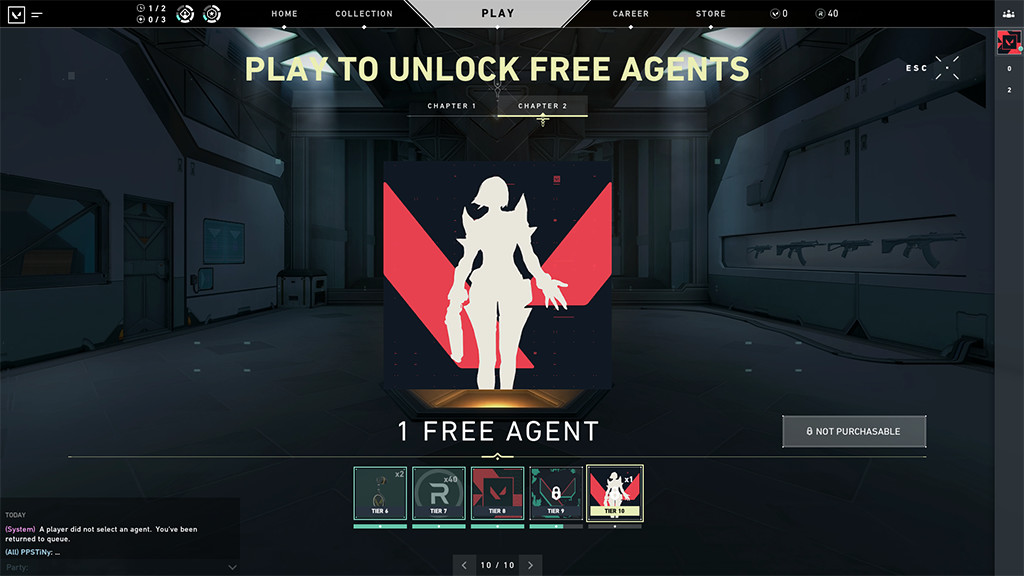Close the screen with the ESC button
The width and height of the screenshot is (1024, 576).
pos(946,68)
